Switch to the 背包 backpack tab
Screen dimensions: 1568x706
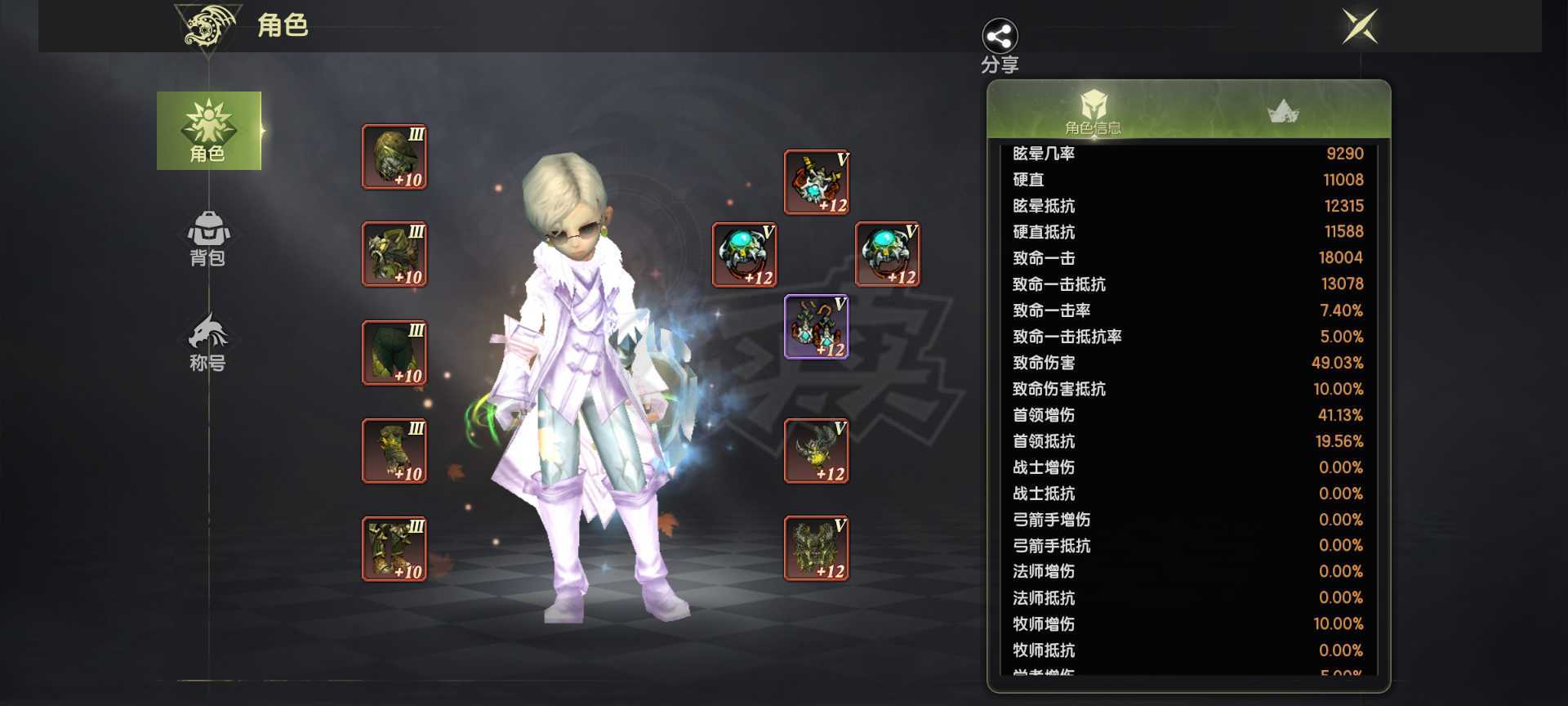208,239
